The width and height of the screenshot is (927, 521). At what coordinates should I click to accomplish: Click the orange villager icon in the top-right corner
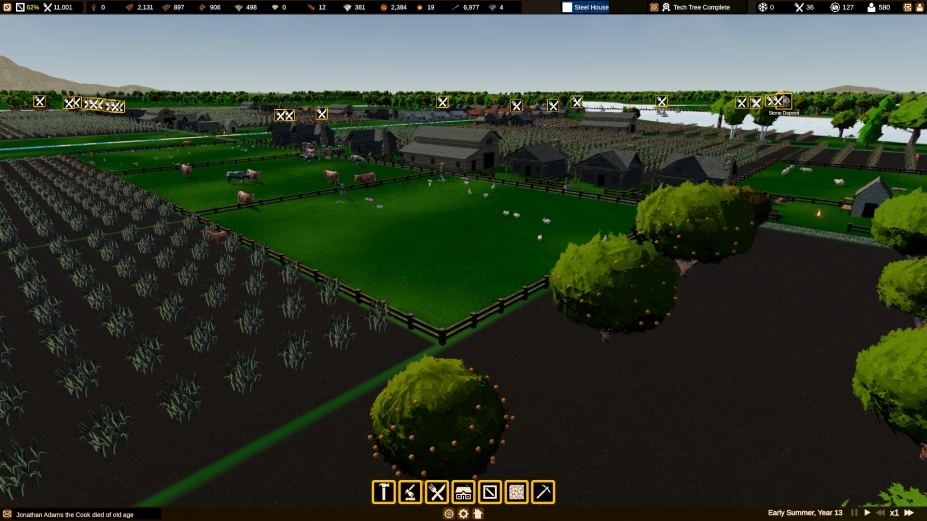point(919,7)
